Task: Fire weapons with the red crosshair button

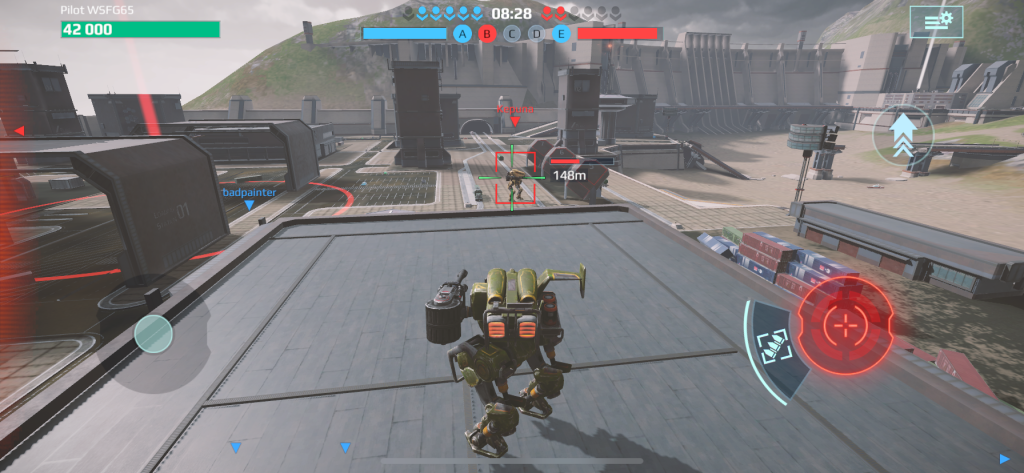Action: pos(846,326)
